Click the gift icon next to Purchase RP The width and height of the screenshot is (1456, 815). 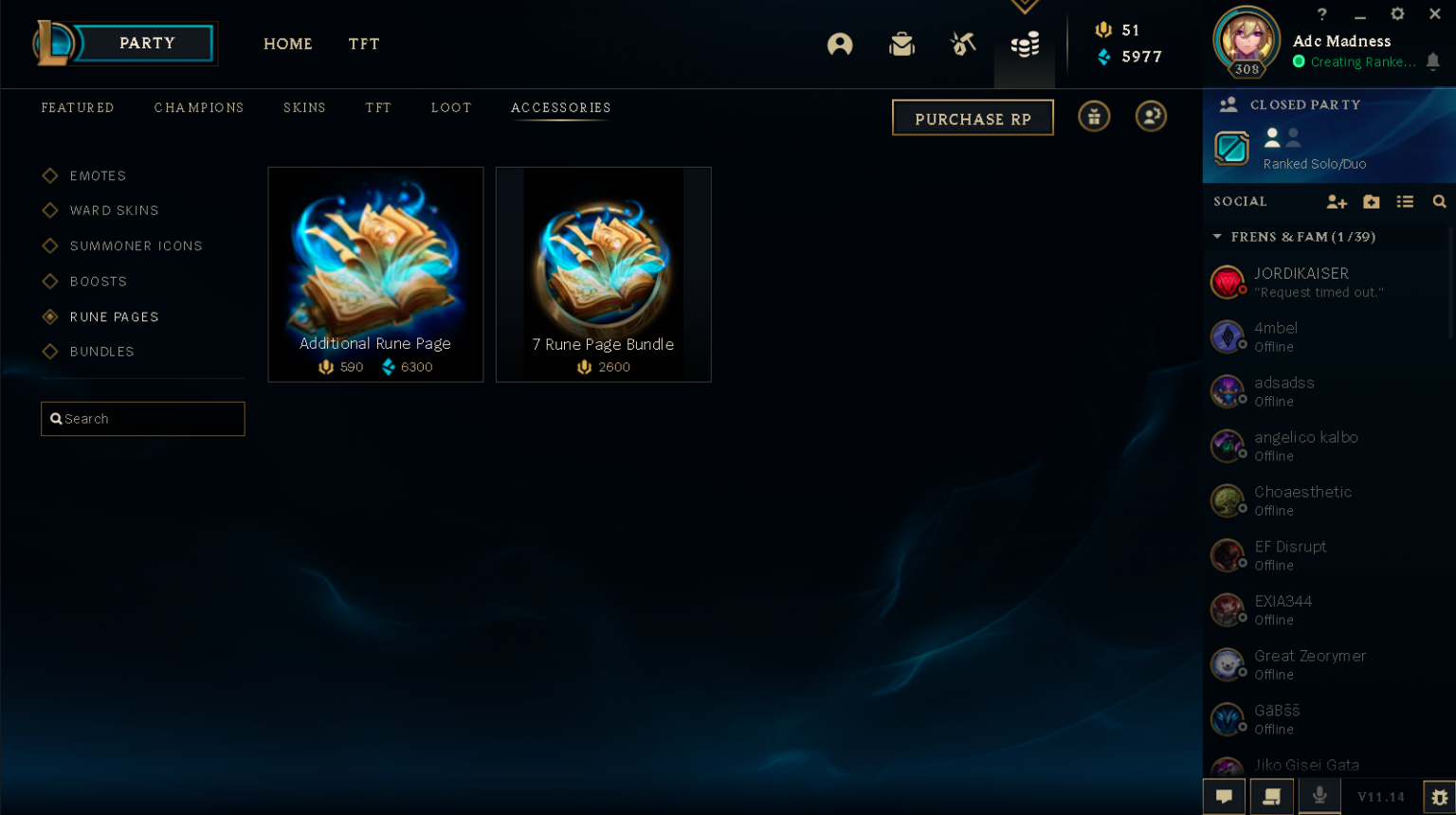point(1094,116)
